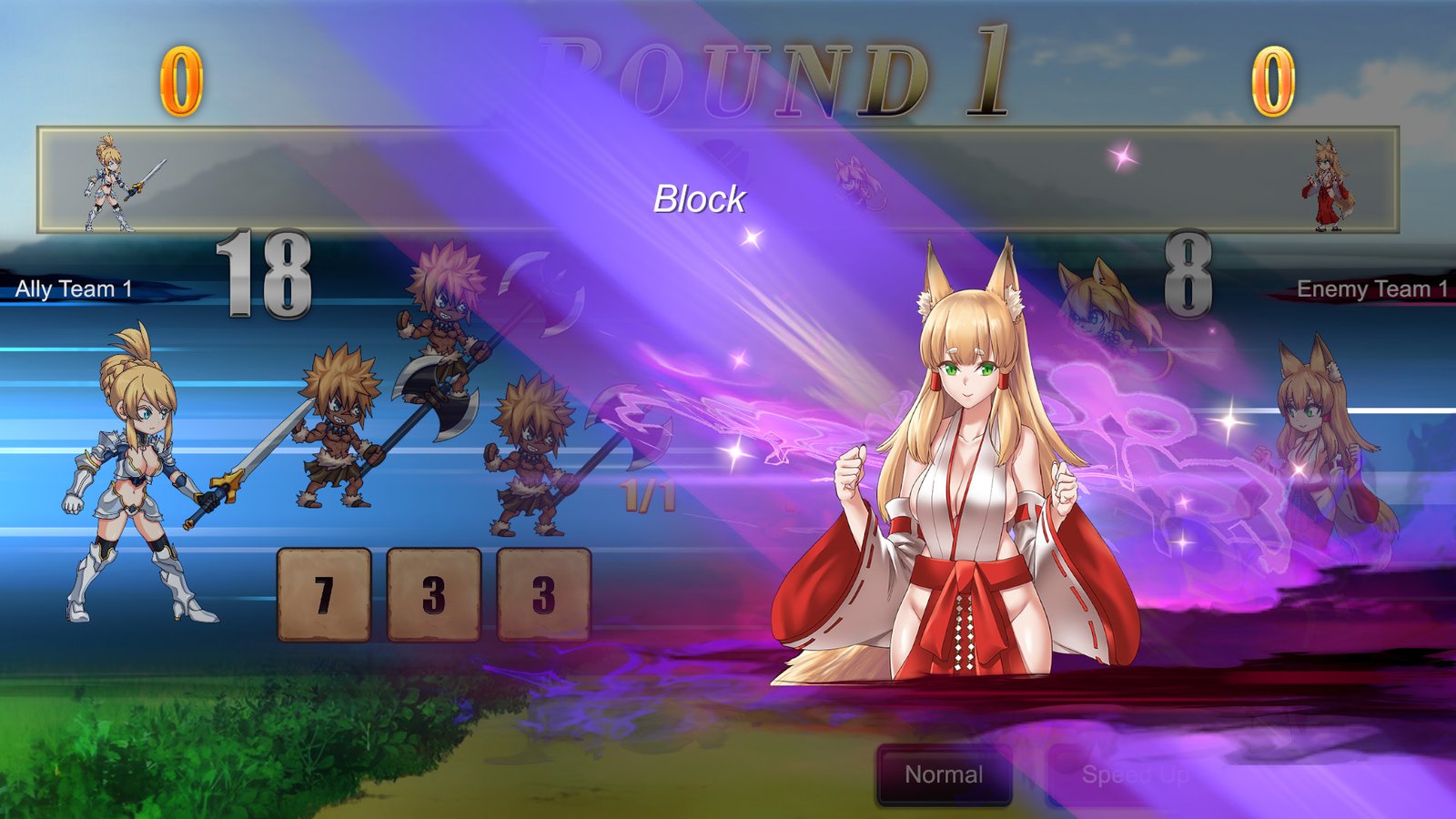Enable the Speed Up battle option
This screenshot has width=1456, height=819.
[1135, 775]
